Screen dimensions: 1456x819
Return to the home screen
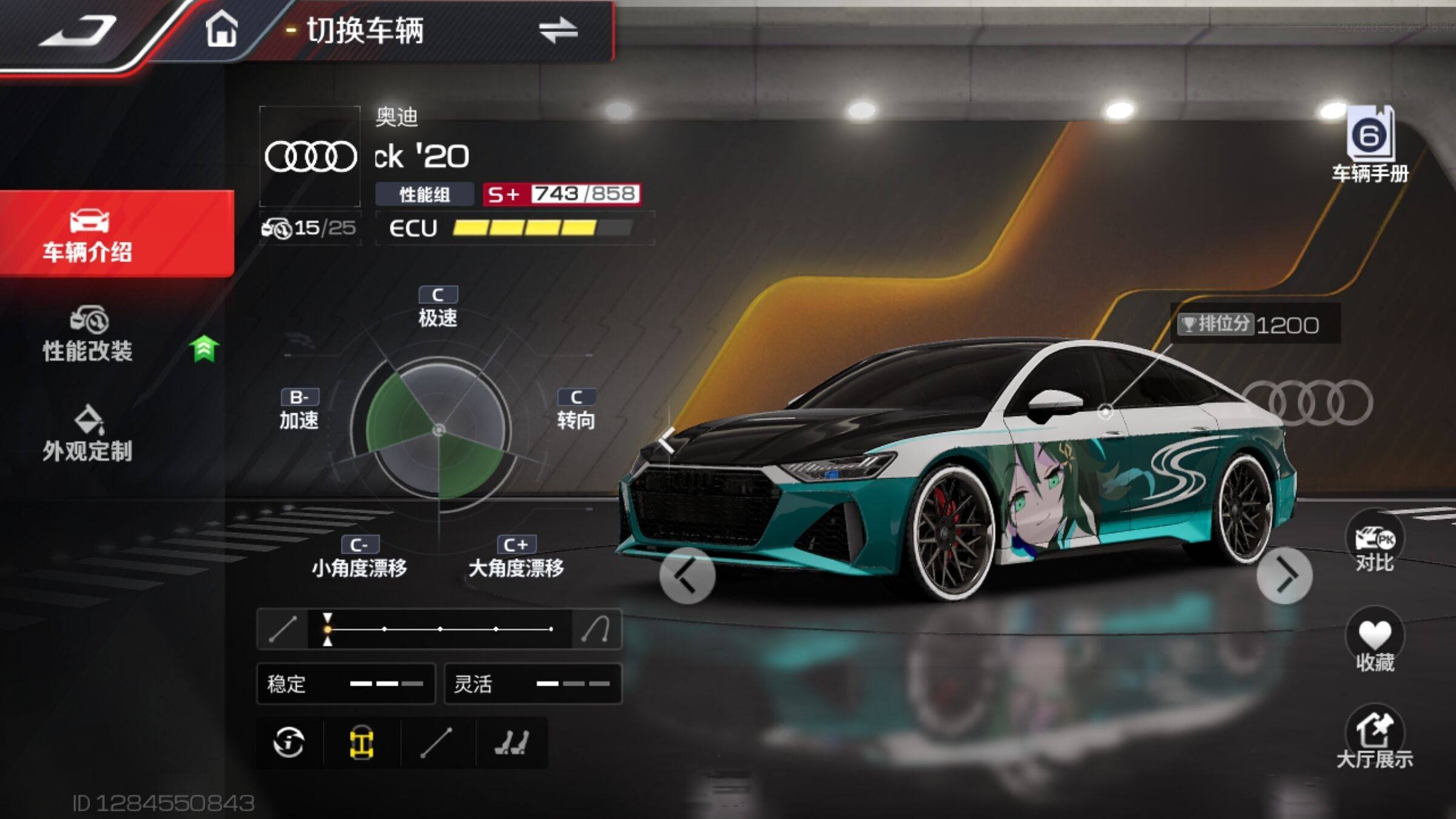click(x=221, y=30)
